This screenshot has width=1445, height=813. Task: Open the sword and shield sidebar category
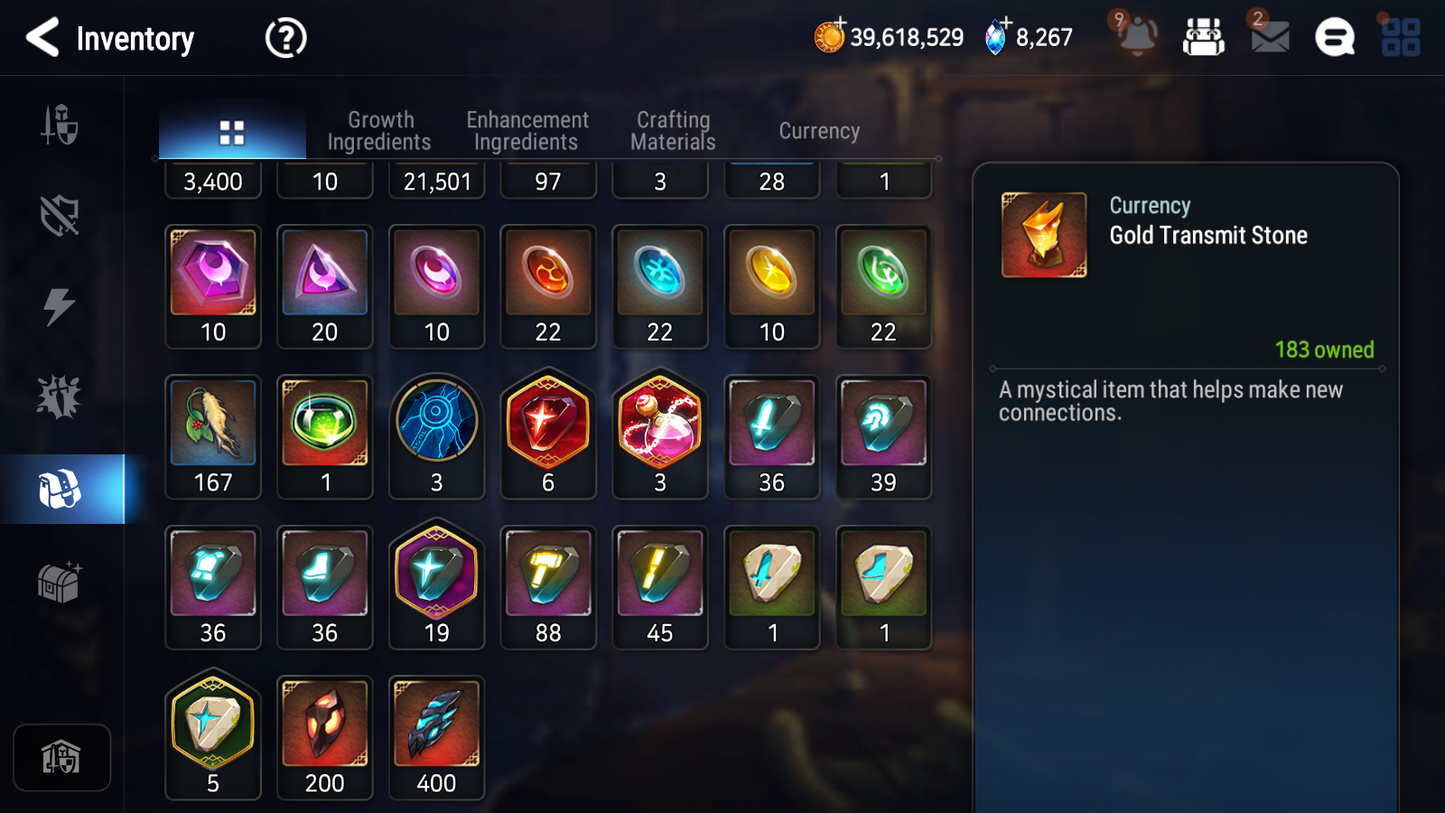click(59, 126)
